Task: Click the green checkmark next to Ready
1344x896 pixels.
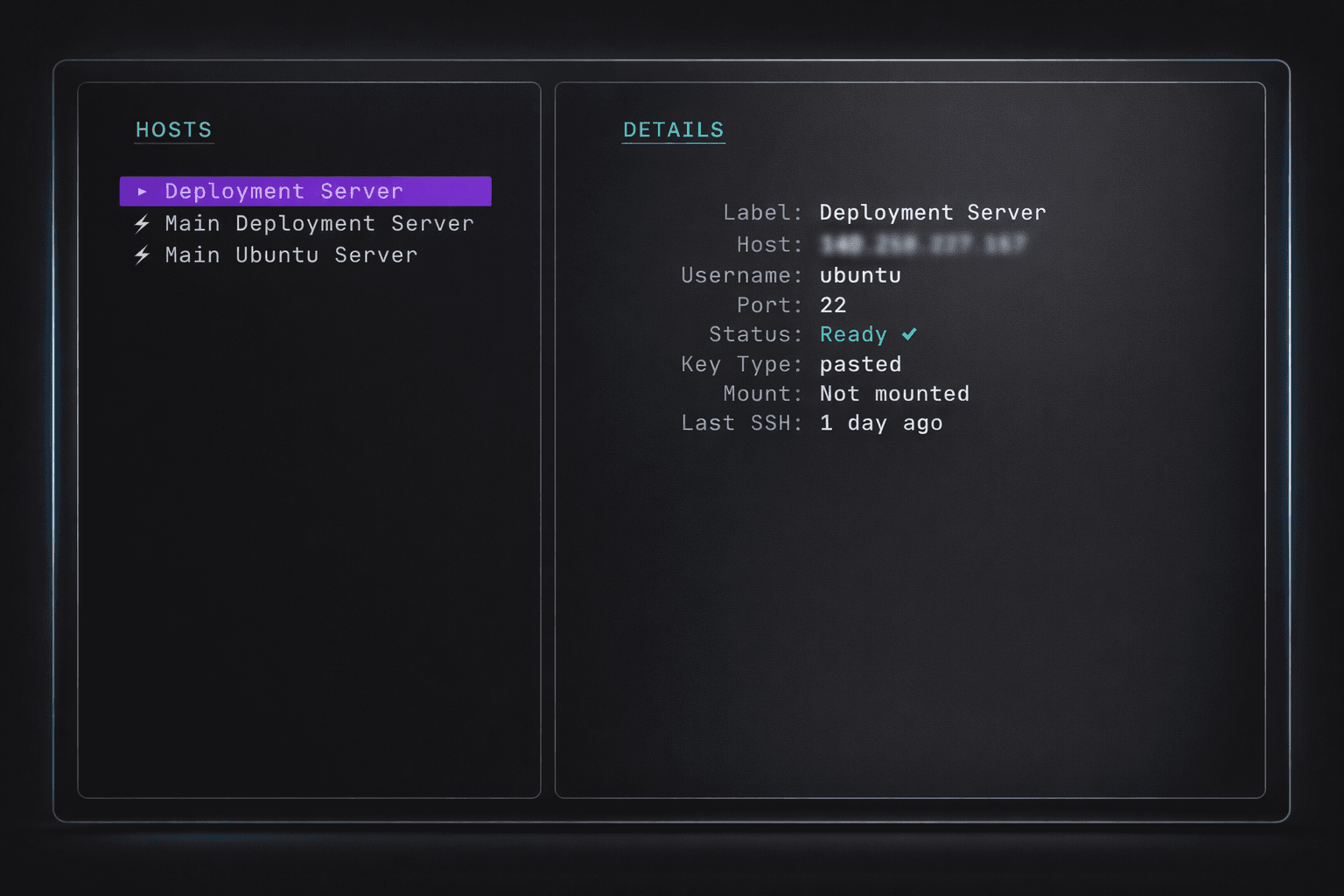Action: (909, 334)
